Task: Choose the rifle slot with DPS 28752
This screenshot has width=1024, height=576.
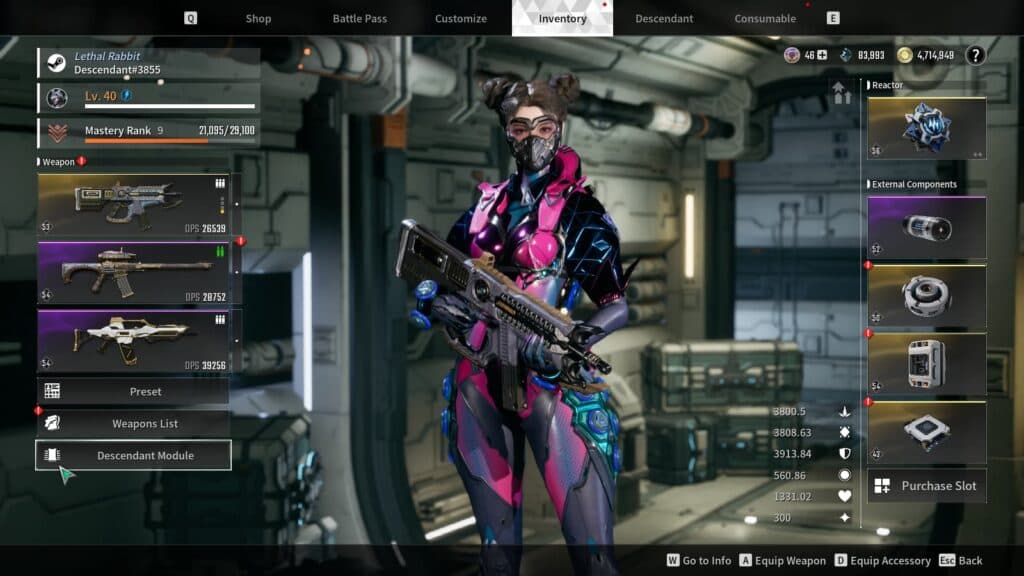Action: [x=134, y=272]
